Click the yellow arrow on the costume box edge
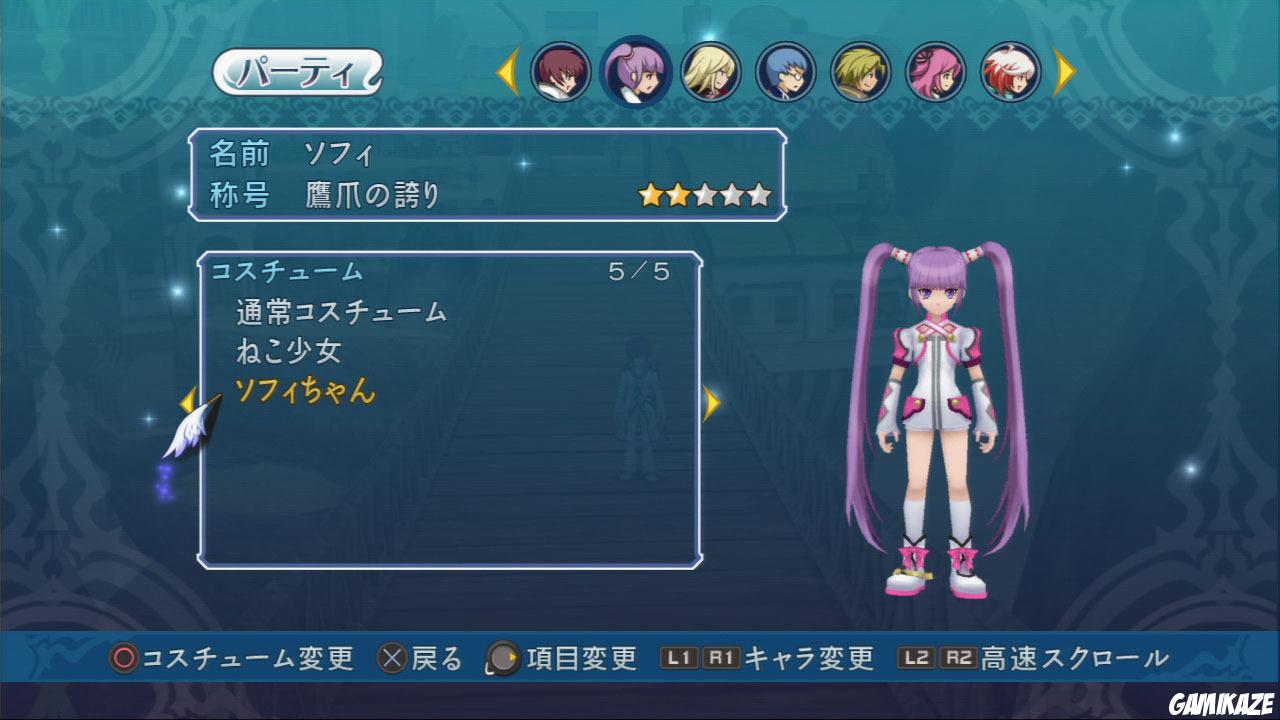This screenshot has width=1280, height=720. click(713, 403)
